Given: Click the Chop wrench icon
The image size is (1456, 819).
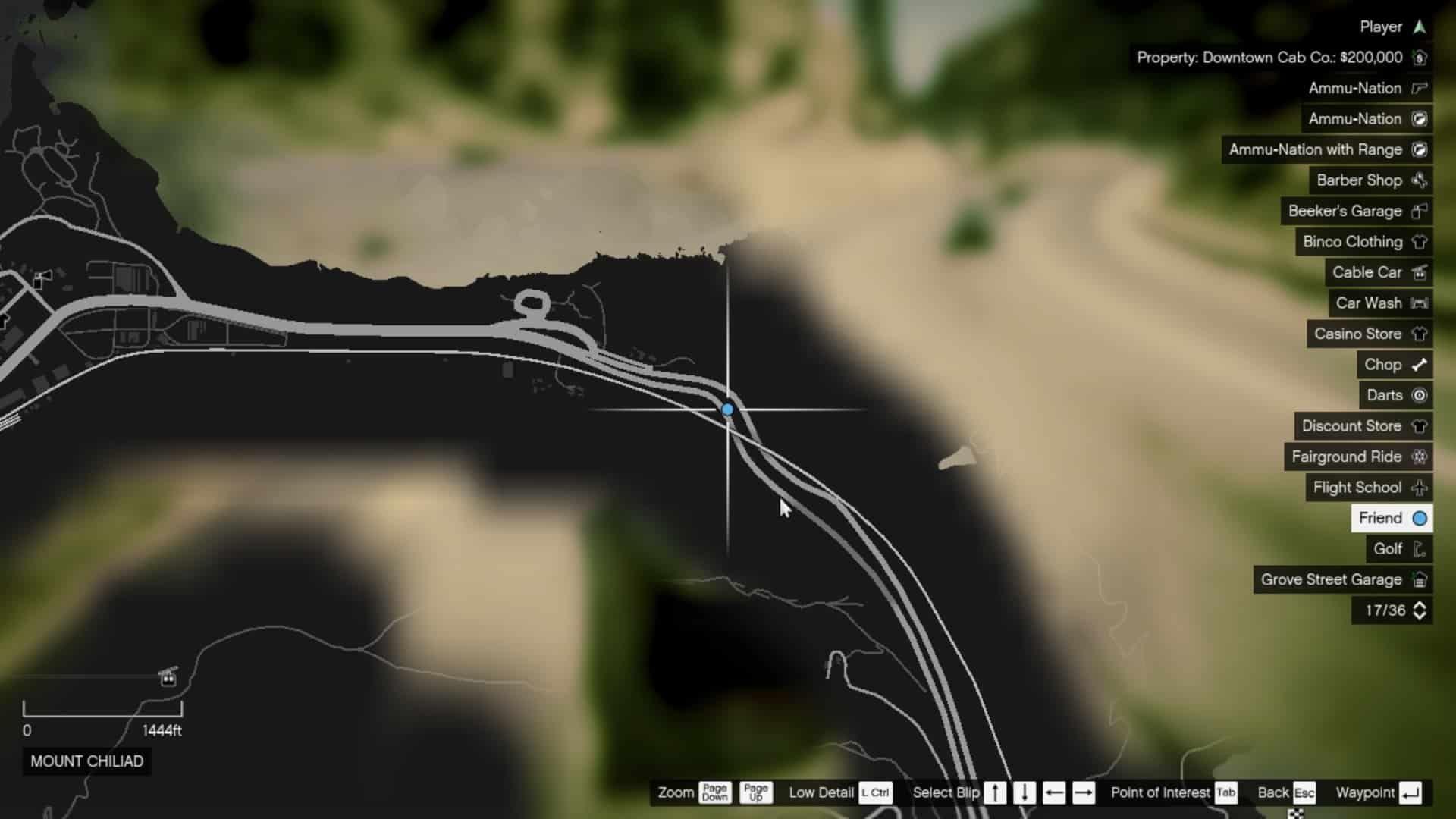Looking at the screenshot, I should point(1419,365).
